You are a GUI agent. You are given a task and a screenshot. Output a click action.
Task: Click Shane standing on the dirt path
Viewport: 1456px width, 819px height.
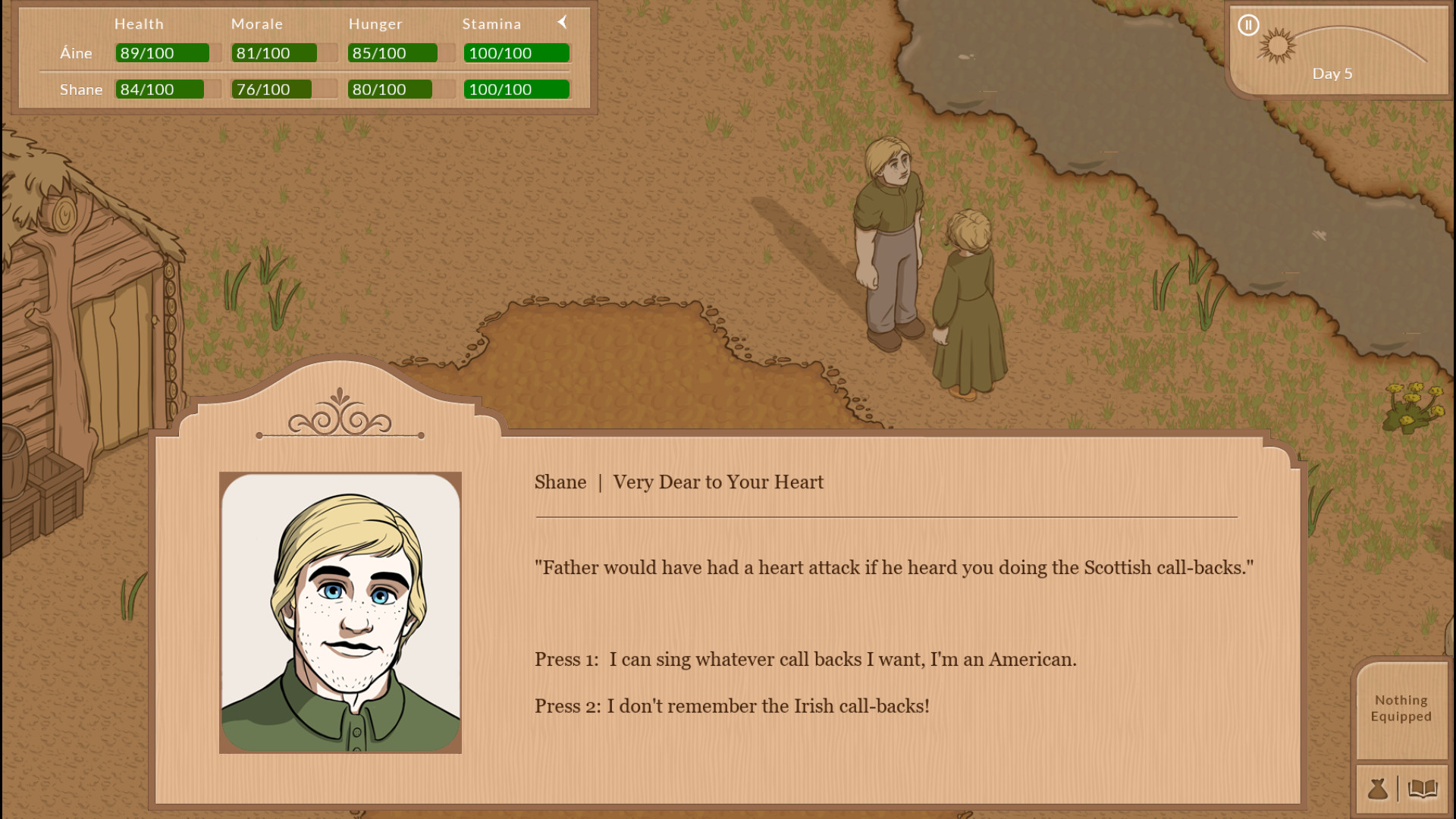click(890, 243)
